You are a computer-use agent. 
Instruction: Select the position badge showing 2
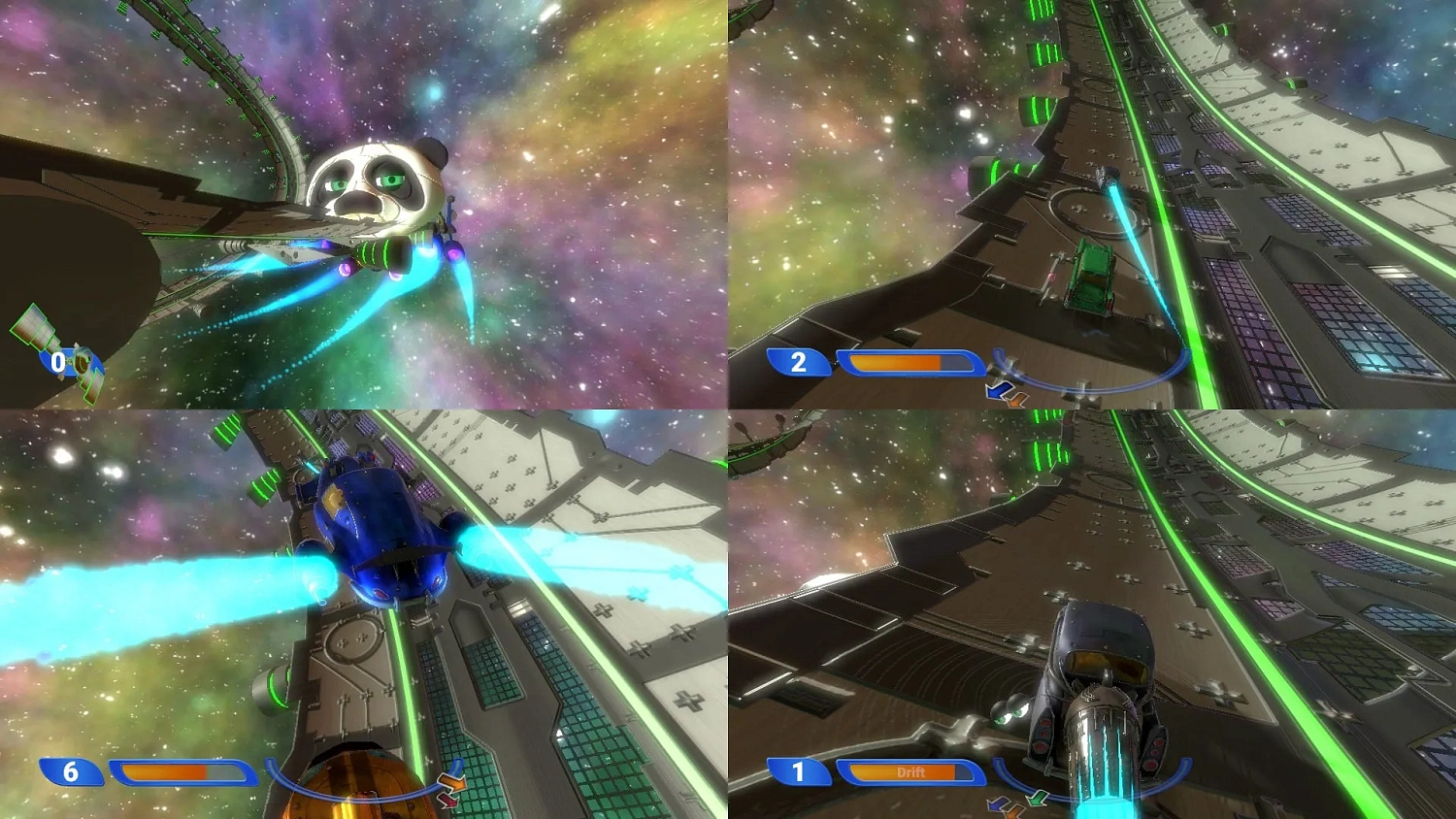pos(798,362)
